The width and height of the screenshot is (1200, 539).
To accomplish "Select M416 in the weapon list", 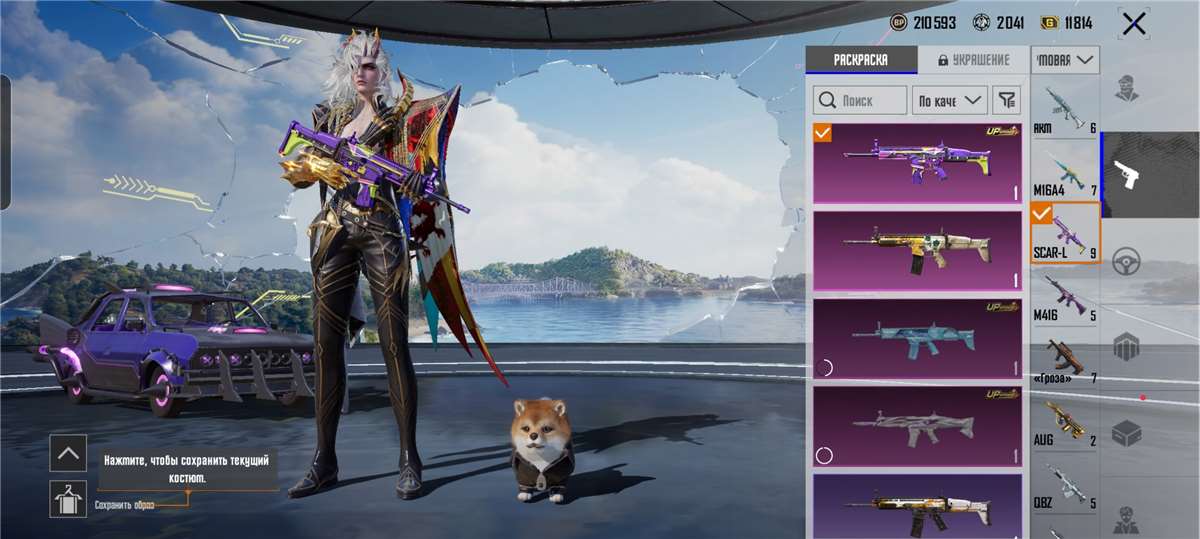I will coord(1065,299).
